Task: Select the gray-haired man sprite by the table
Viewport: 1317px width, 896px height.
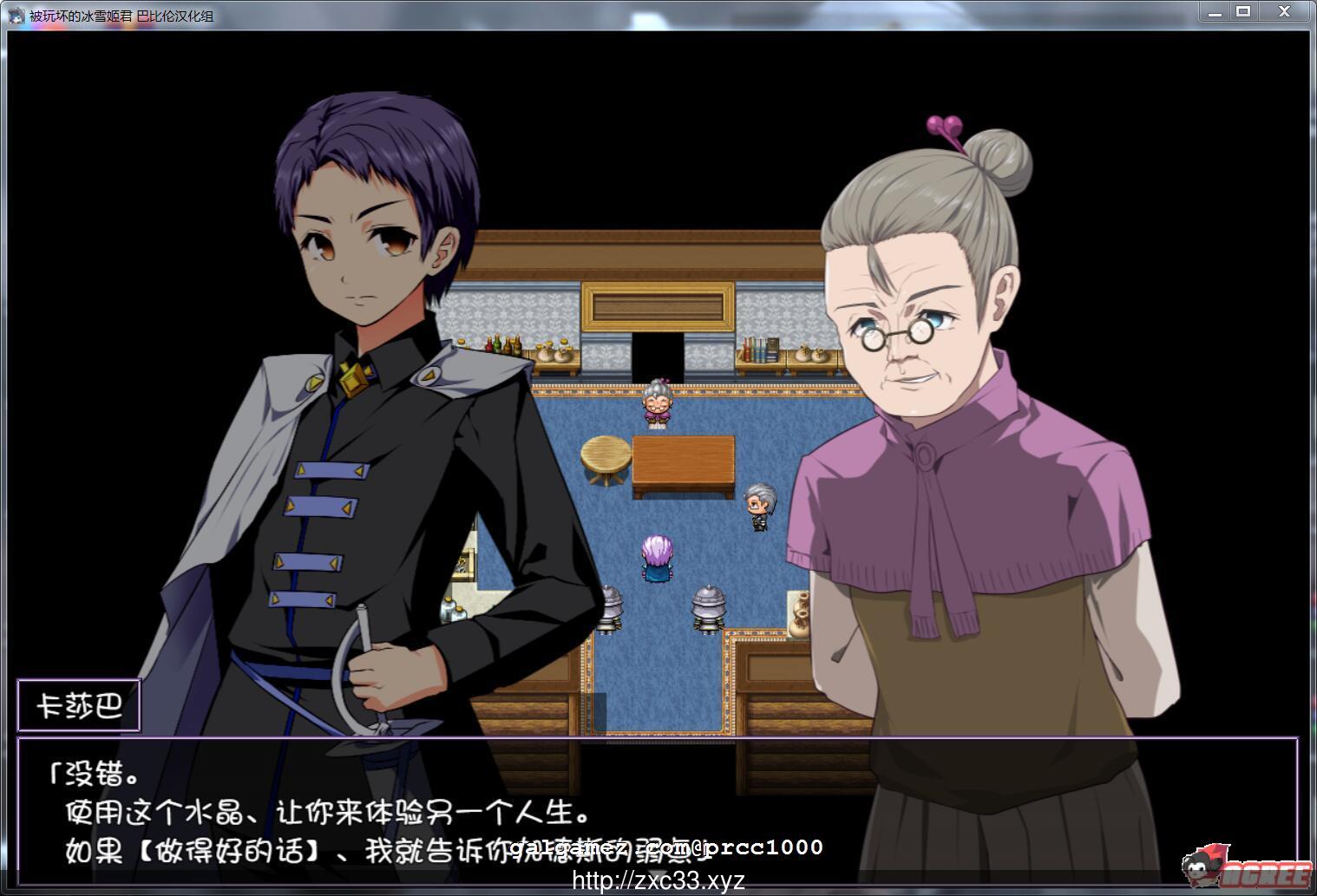Action: (757, 503)
